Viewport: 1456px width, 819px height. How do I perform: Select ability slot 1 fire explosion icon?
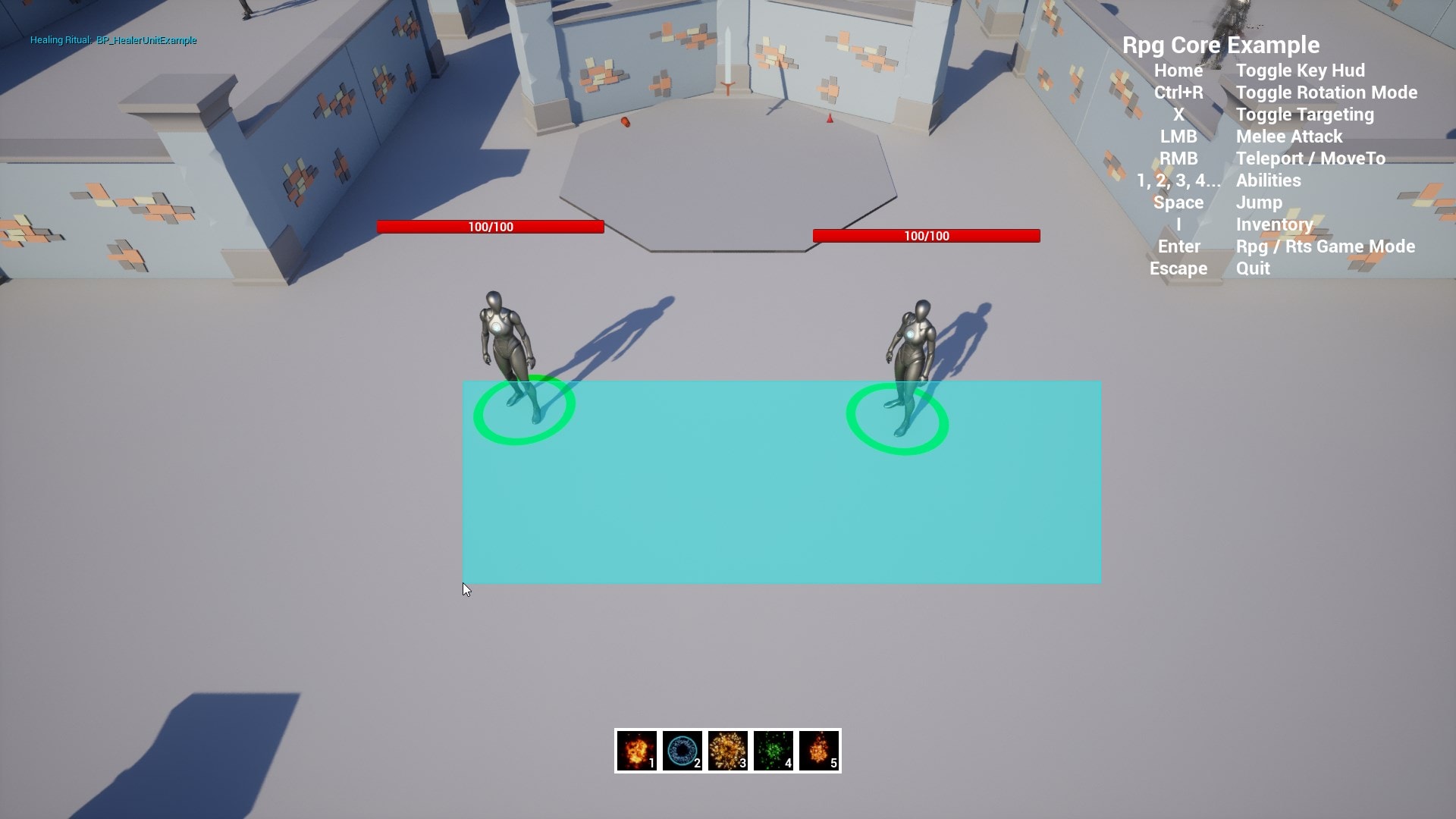coord(638,752)
